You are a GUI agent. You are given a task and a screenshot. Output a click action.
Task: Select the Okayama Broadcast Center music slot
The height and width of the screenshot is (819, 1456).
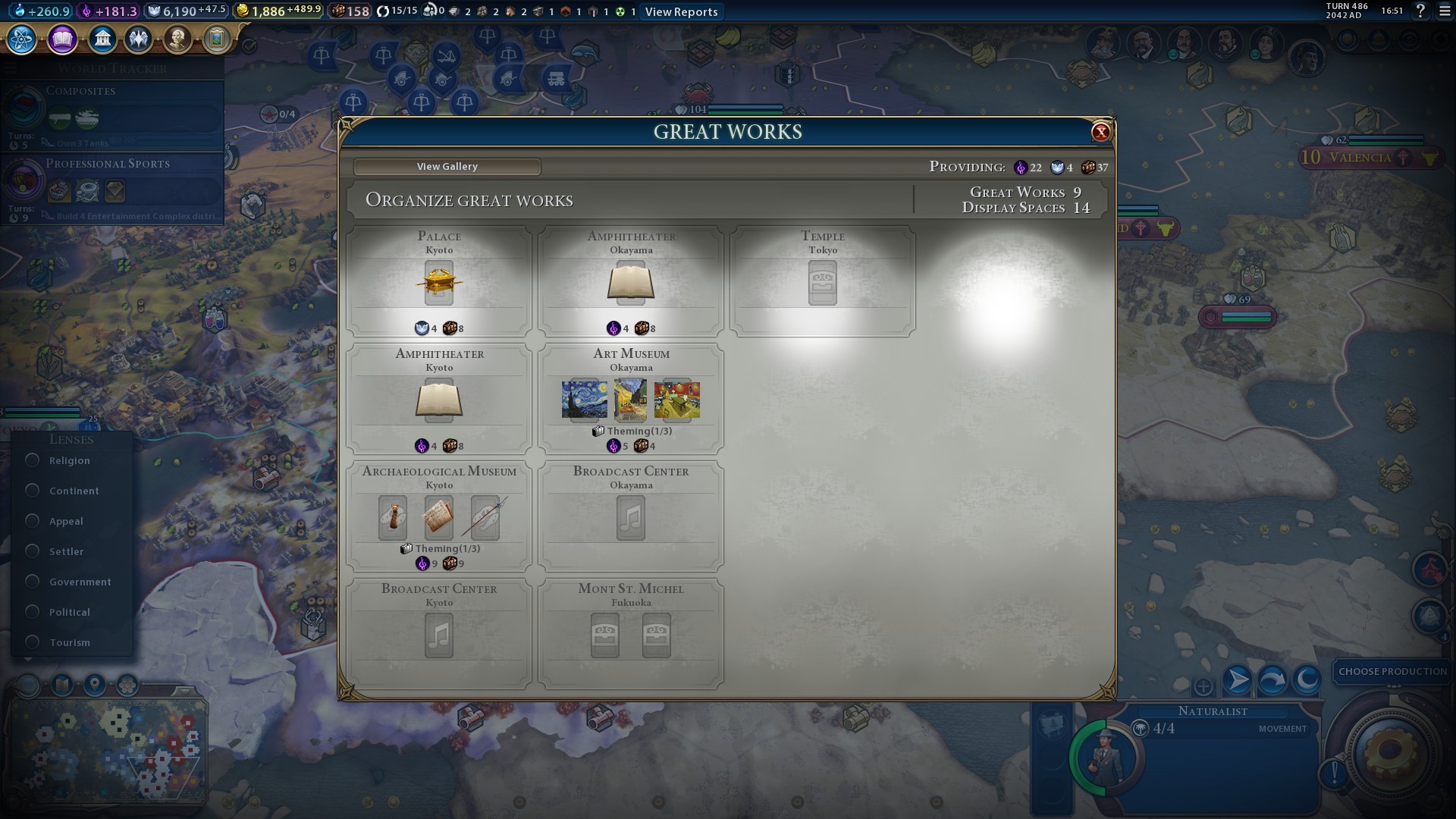coord(630,518)
